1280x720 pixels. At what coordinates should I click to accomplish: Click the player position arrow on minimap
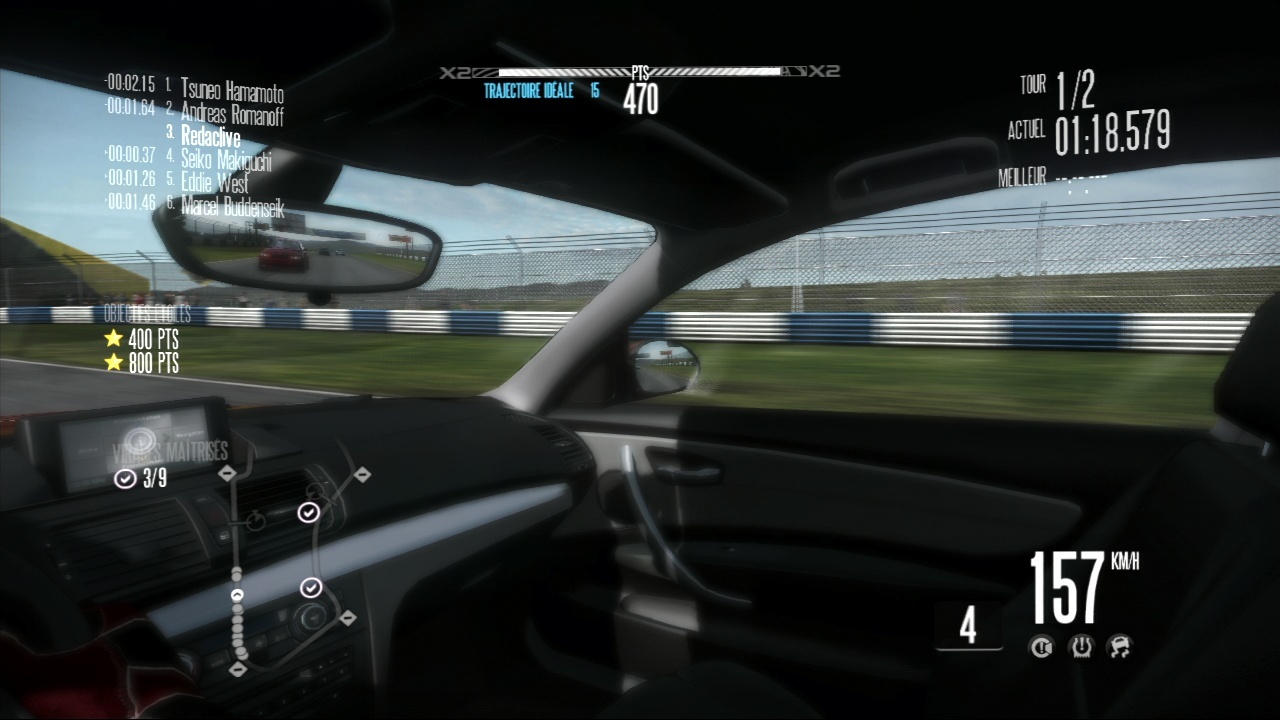click(x=238, y=595)
